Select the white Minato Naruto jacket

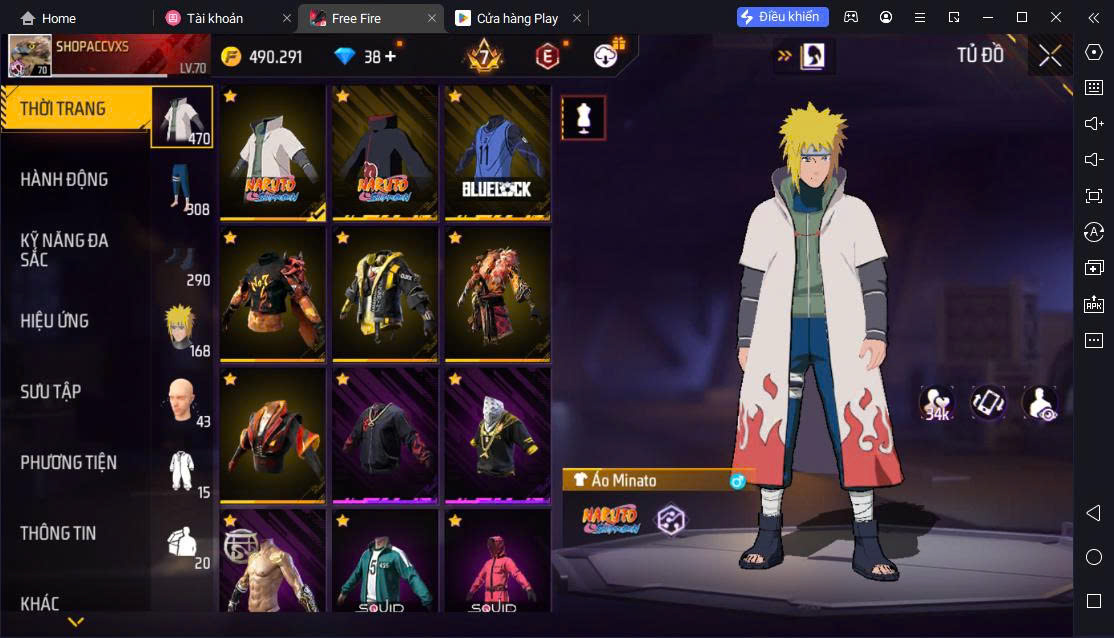pyautogui.click(x=273, y=153)
